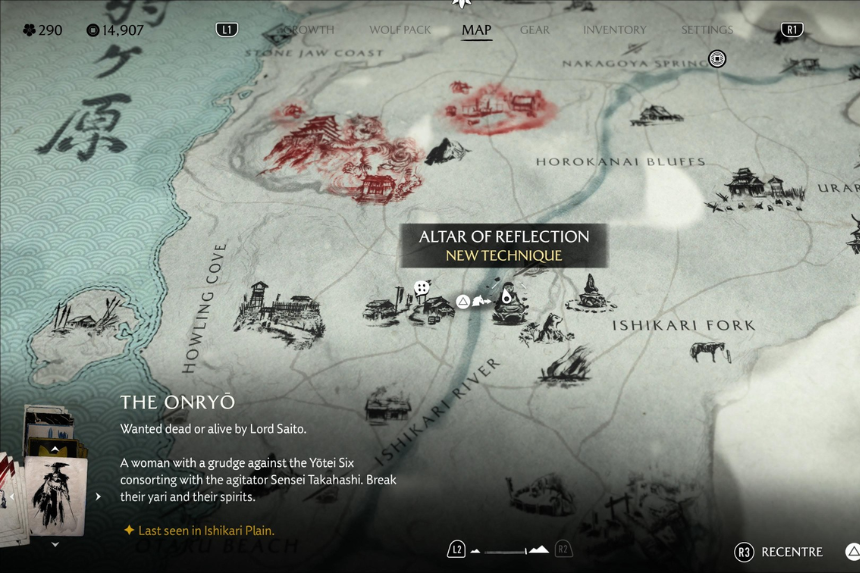Show the previous card with the up arrow
Image resolution: width=860 pixels, height=573 pixels.
click(x=55, y=450)
